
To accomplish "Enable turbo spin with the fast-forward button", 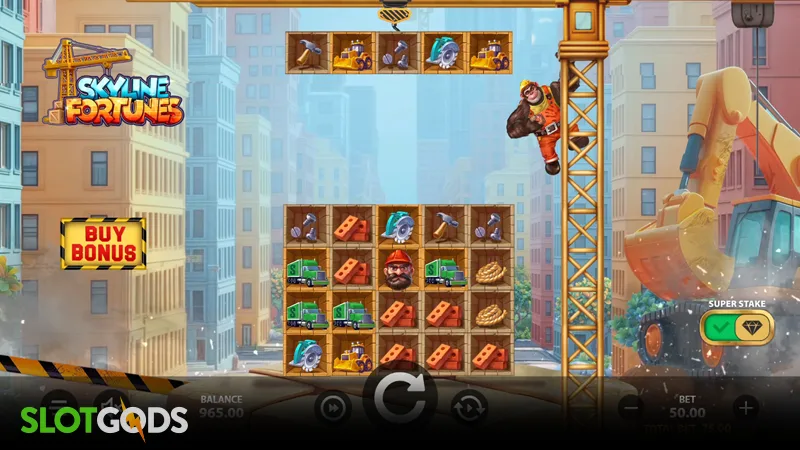I will [331, 406].
